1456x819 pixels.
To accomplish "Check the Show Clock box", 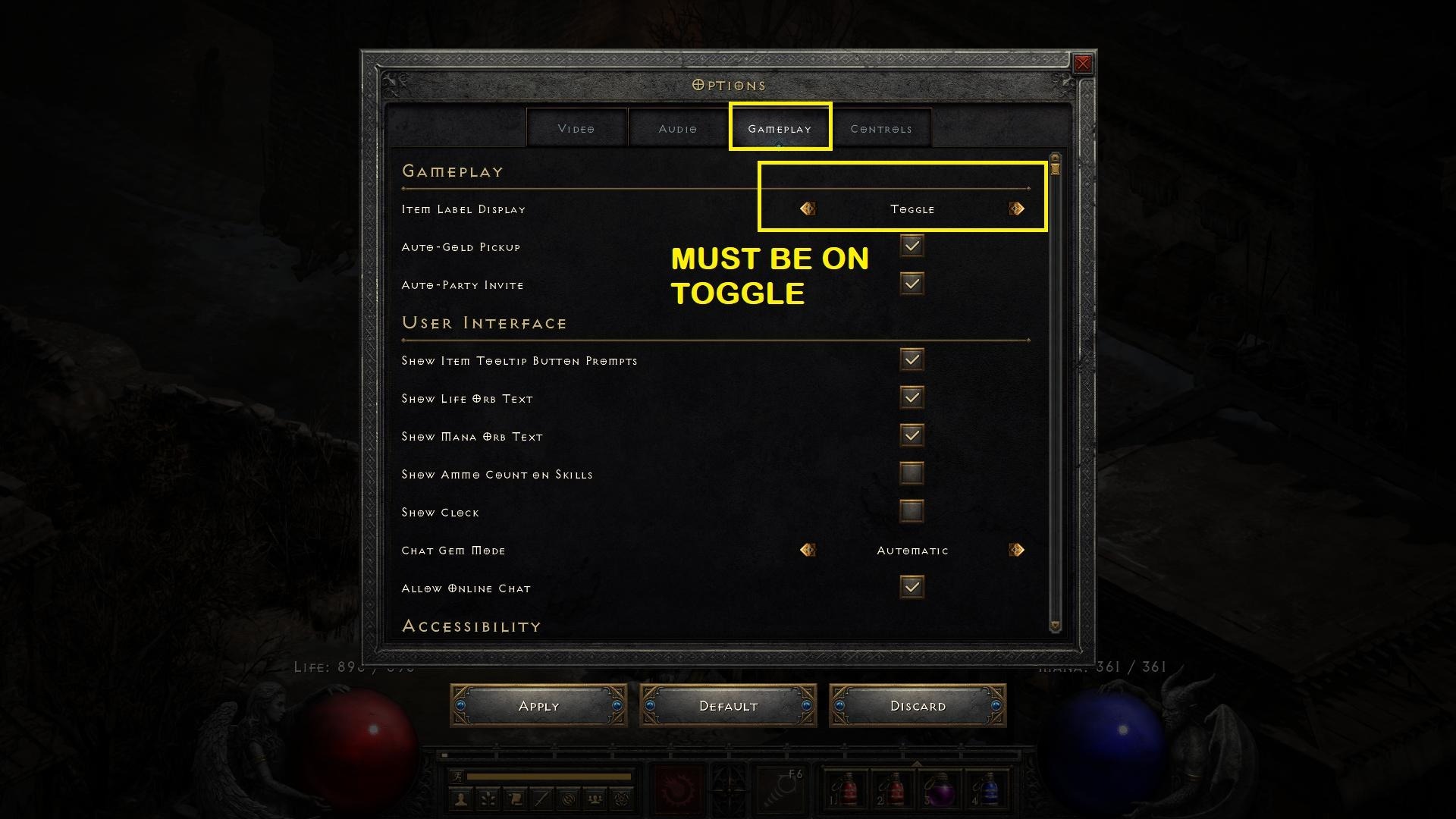I will [912, 511].
